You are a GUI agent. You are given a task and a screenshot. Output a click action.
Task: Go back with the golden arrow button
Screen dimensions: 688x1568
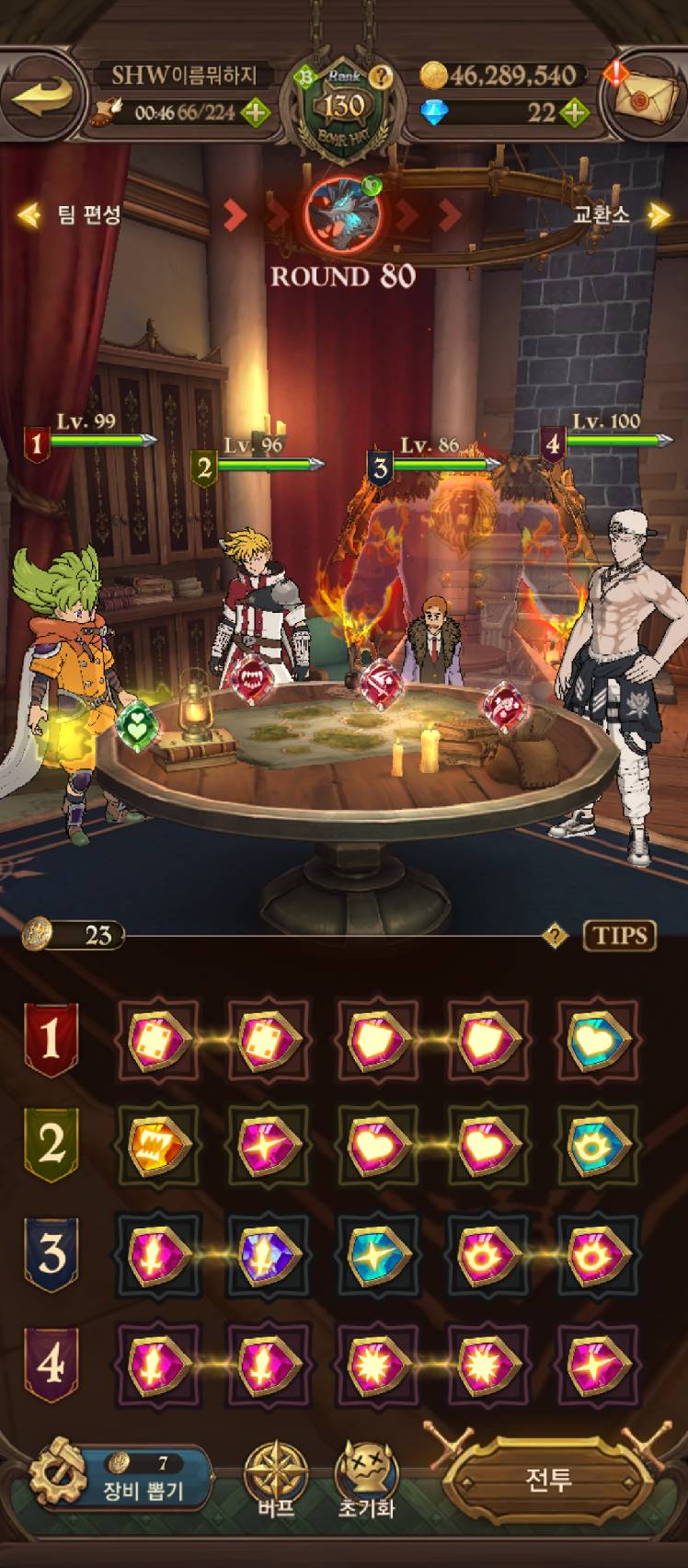point(42,95)
